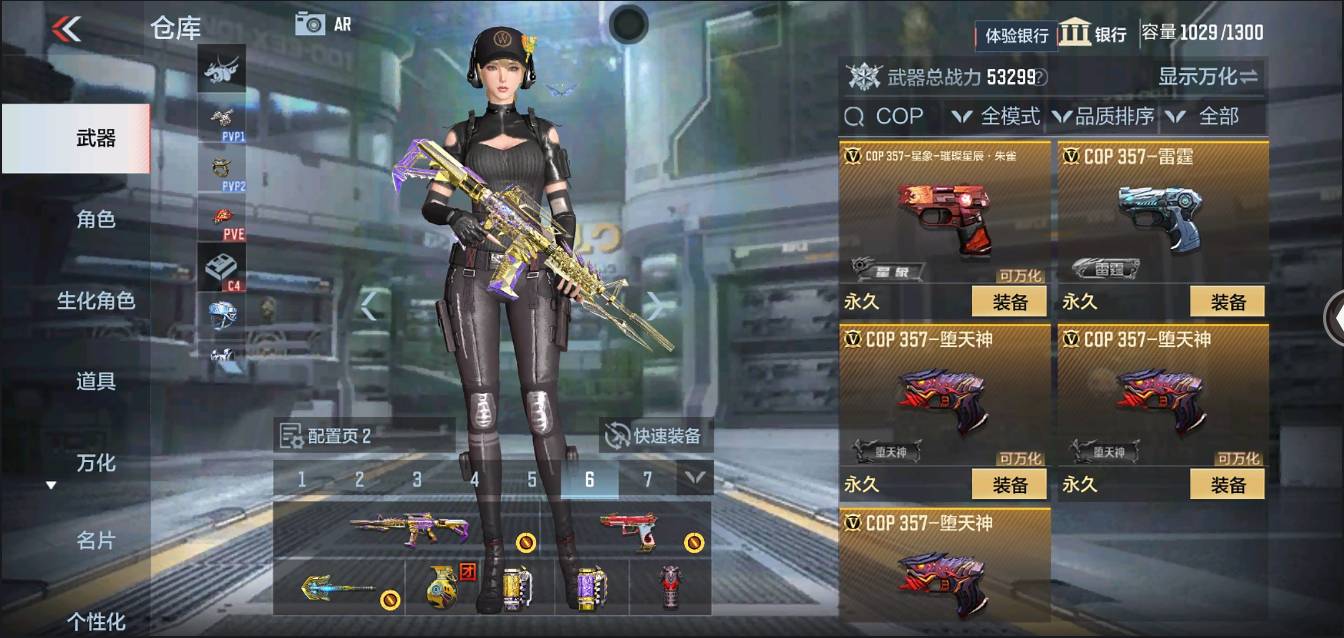The height and width of the screenshot is (638, 1344).
Task: Toggle the 显示万化 display switch
Action: point(1208,76)
